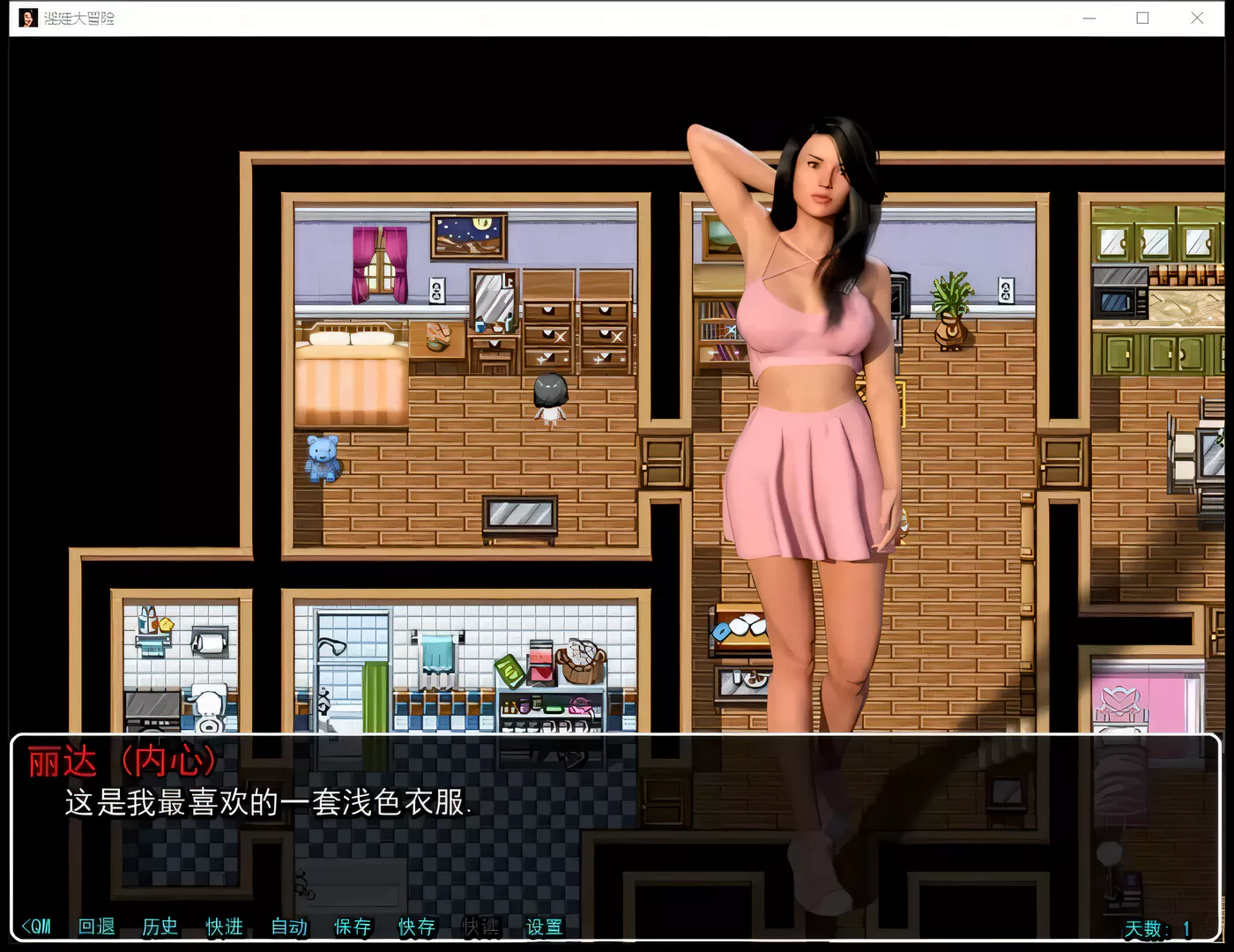This screenshot has width=1234, height=952.
Task: Click 快存 to quick save
Action: click(x=417, y=926)
